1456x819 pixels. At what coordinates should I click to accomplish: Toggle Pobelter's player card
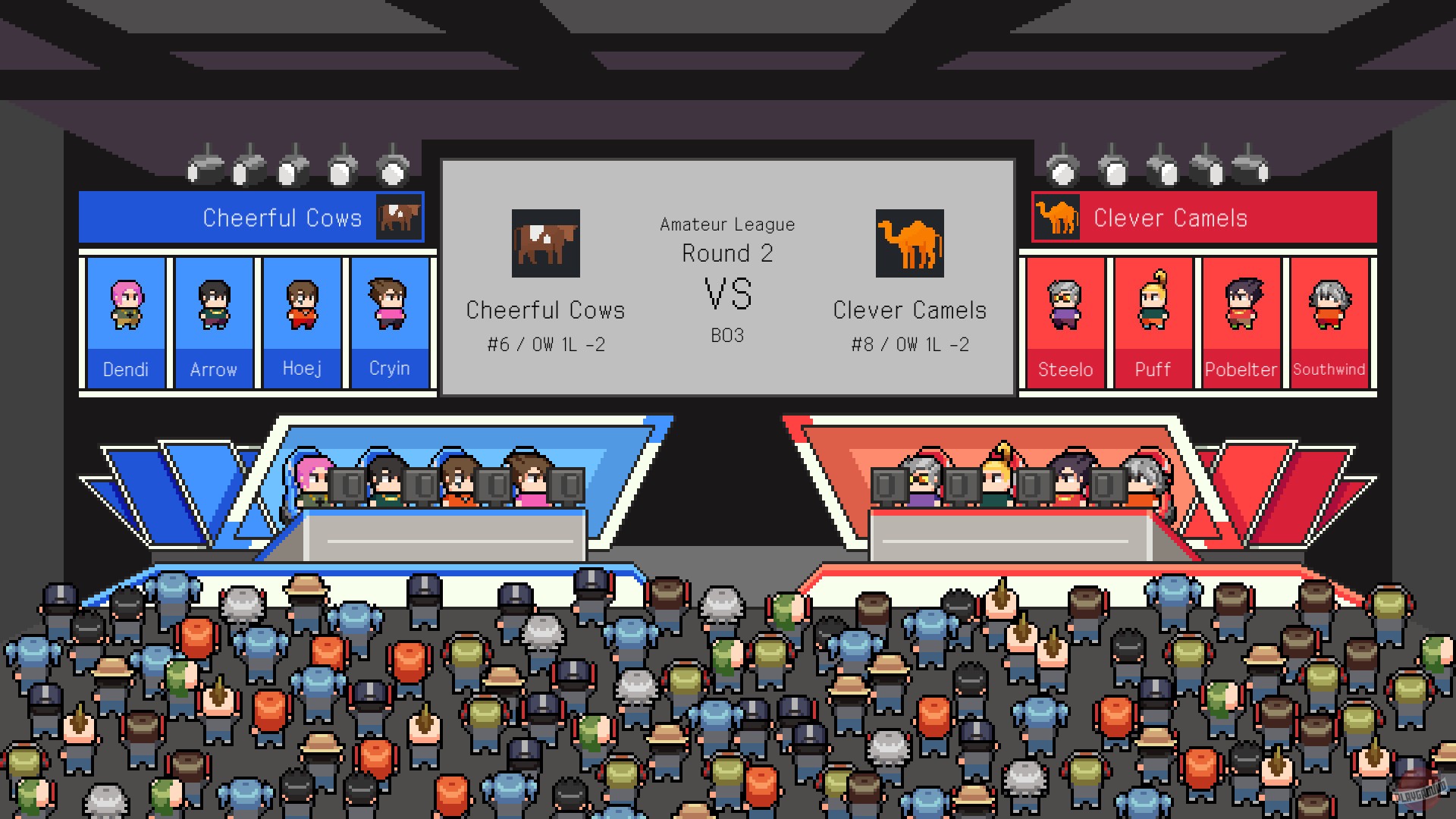tap(1241, 318)
